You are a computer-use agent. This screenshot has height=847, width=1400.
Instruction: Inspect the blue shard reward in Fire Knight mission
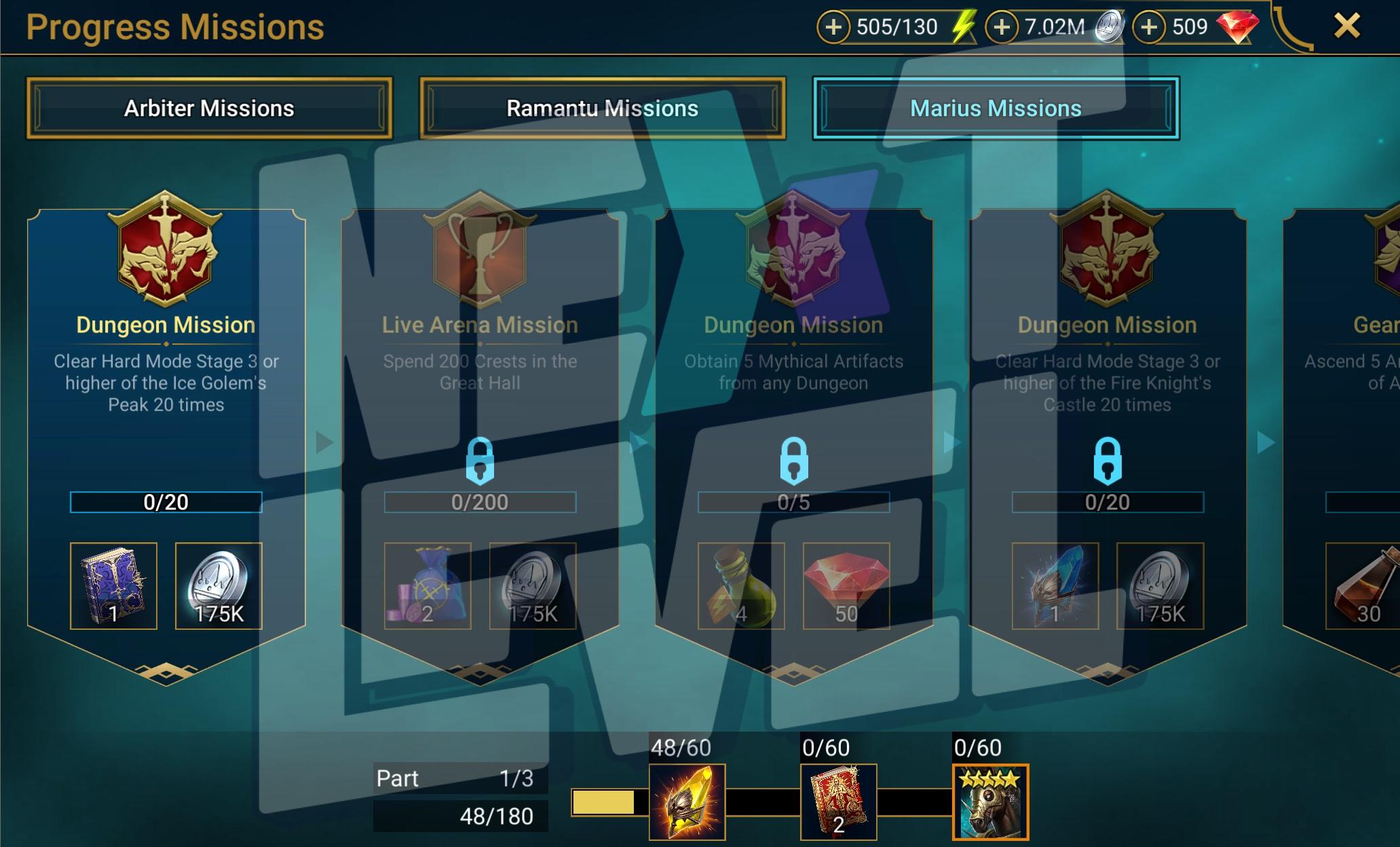click(1055, 586)
